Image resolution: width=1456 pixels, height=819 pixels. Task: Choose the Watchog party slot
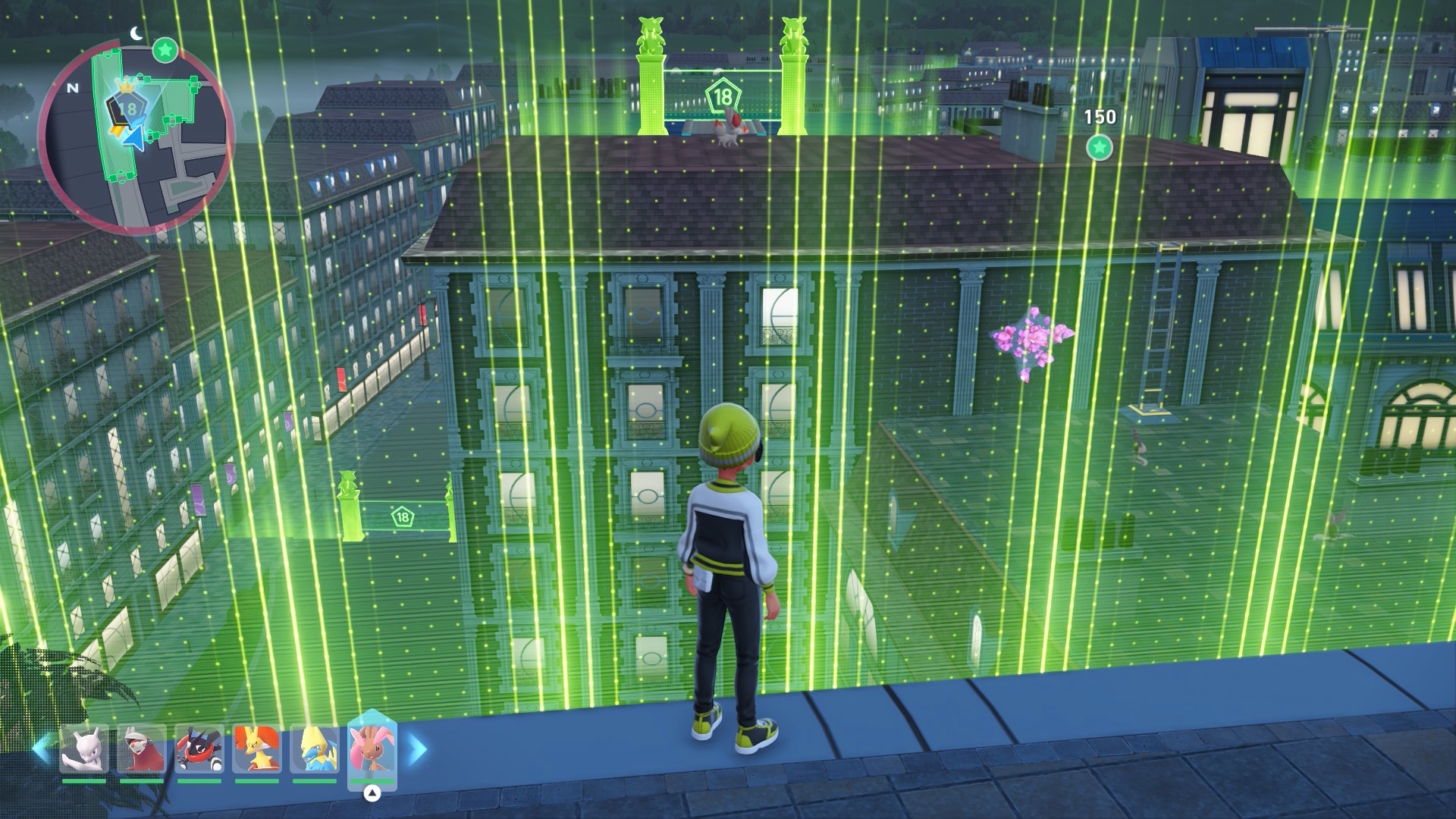pyautogui.click(x=141, y=750)
